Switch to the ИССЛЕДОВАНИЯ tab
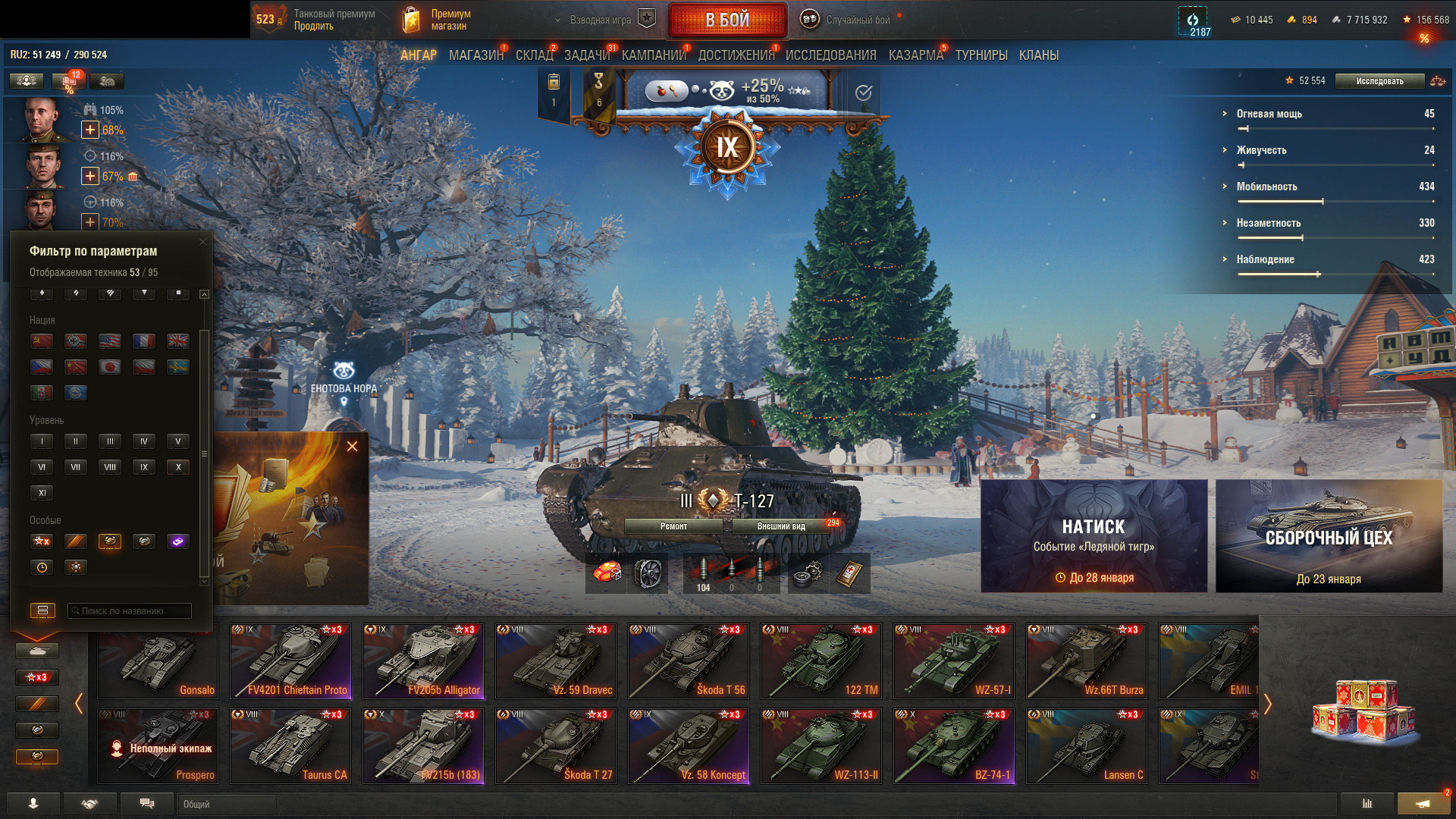This screenshot has height=819, width=1456. 830,55
